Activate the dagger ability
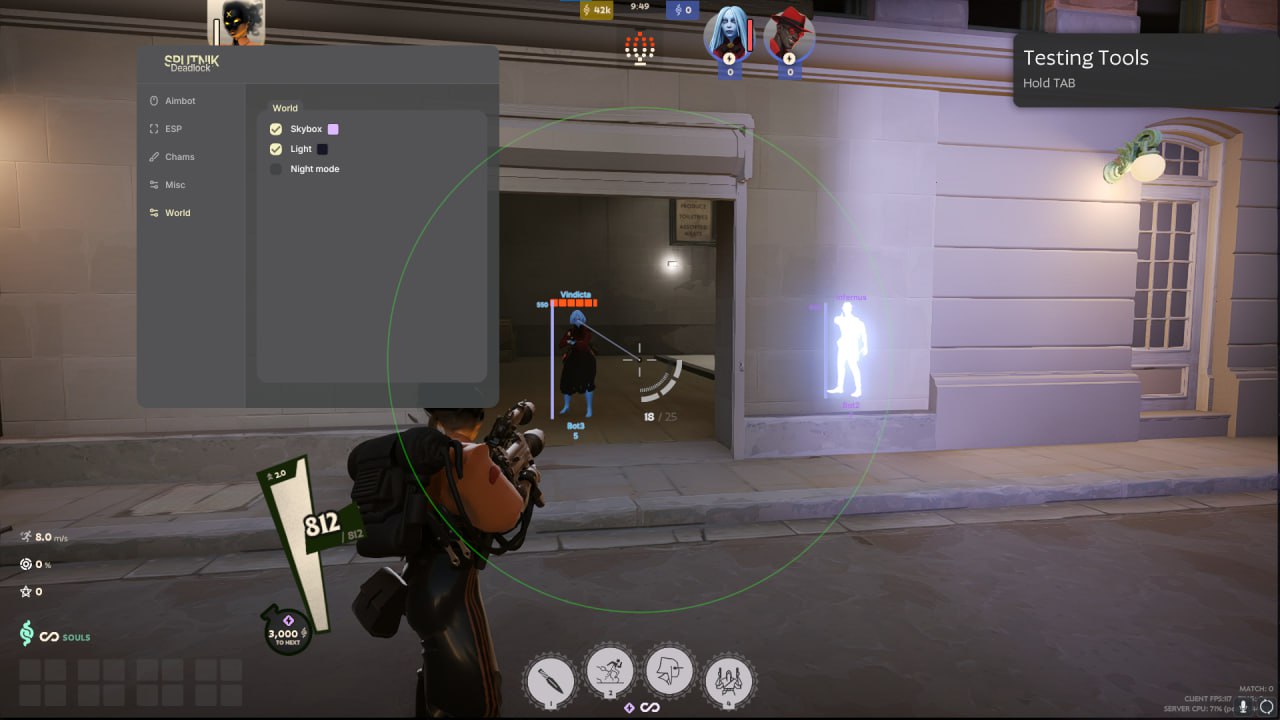 point(550,680)
